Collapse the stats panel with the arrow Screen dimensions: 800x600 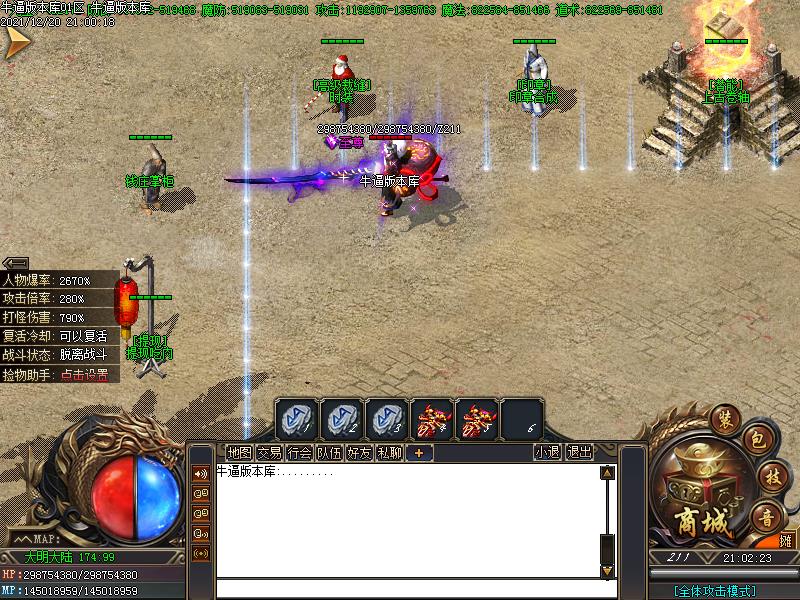[x=15, y=264]
